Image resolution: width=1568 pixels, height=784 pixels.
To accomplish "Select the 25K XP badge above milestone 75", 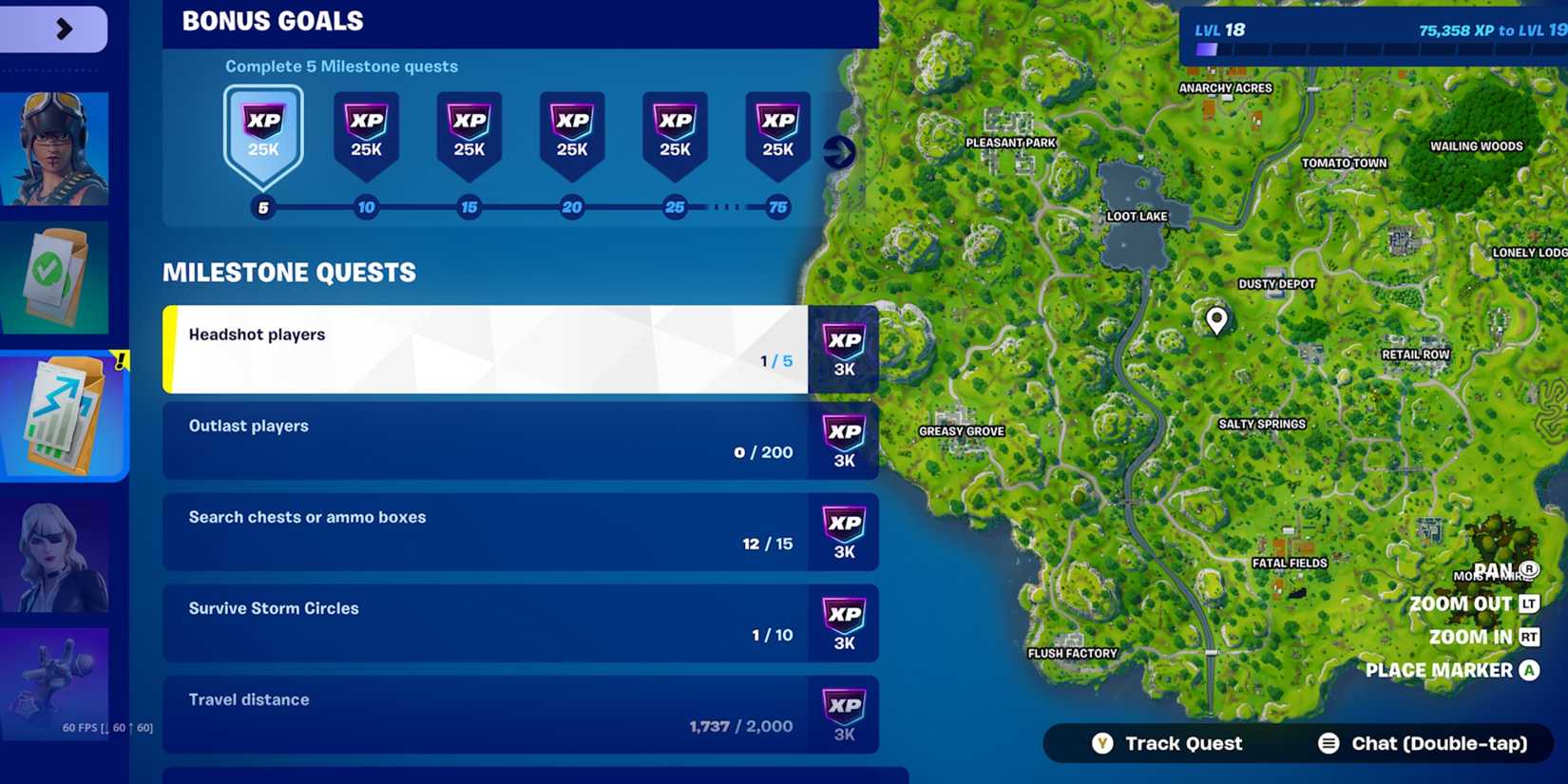I will tap(777, 131).
